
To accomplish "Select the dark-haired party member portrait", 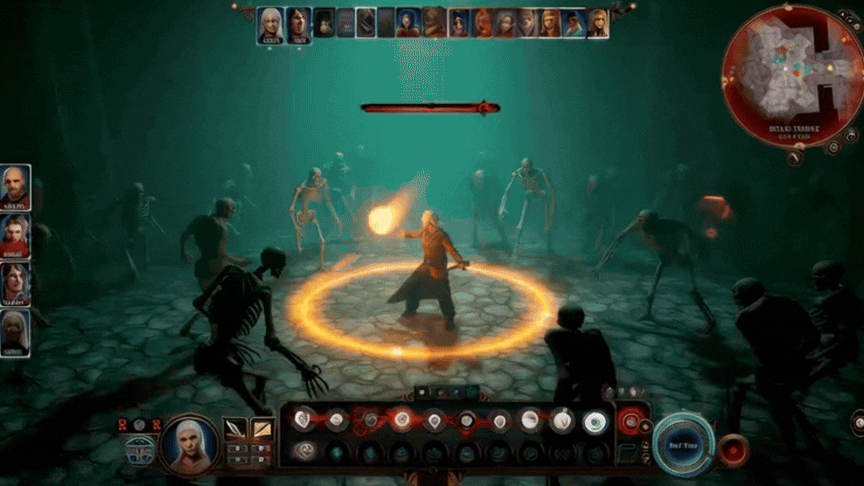I will pyautogui.click(x=15, y=284).
